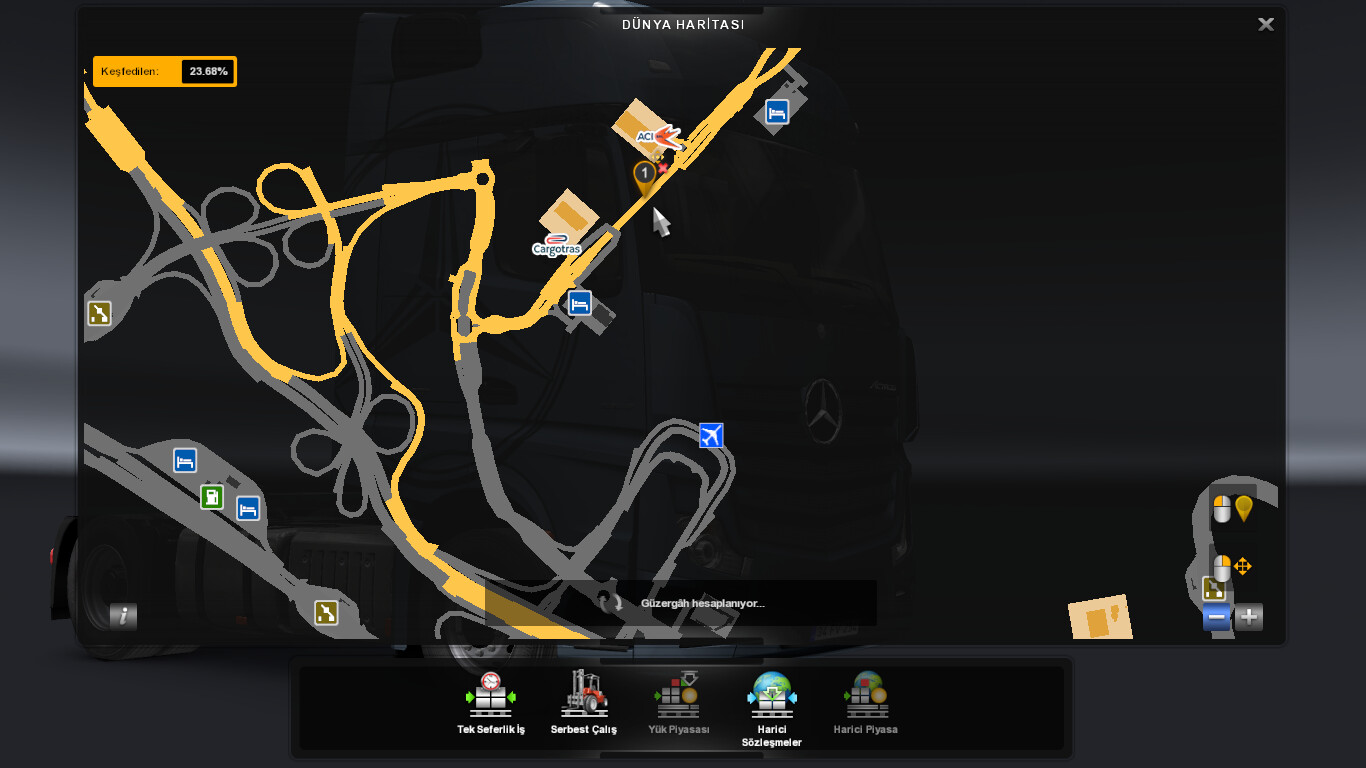1366x768 pixels.
Task: Click the green fuel station icon
Action: 212,496
